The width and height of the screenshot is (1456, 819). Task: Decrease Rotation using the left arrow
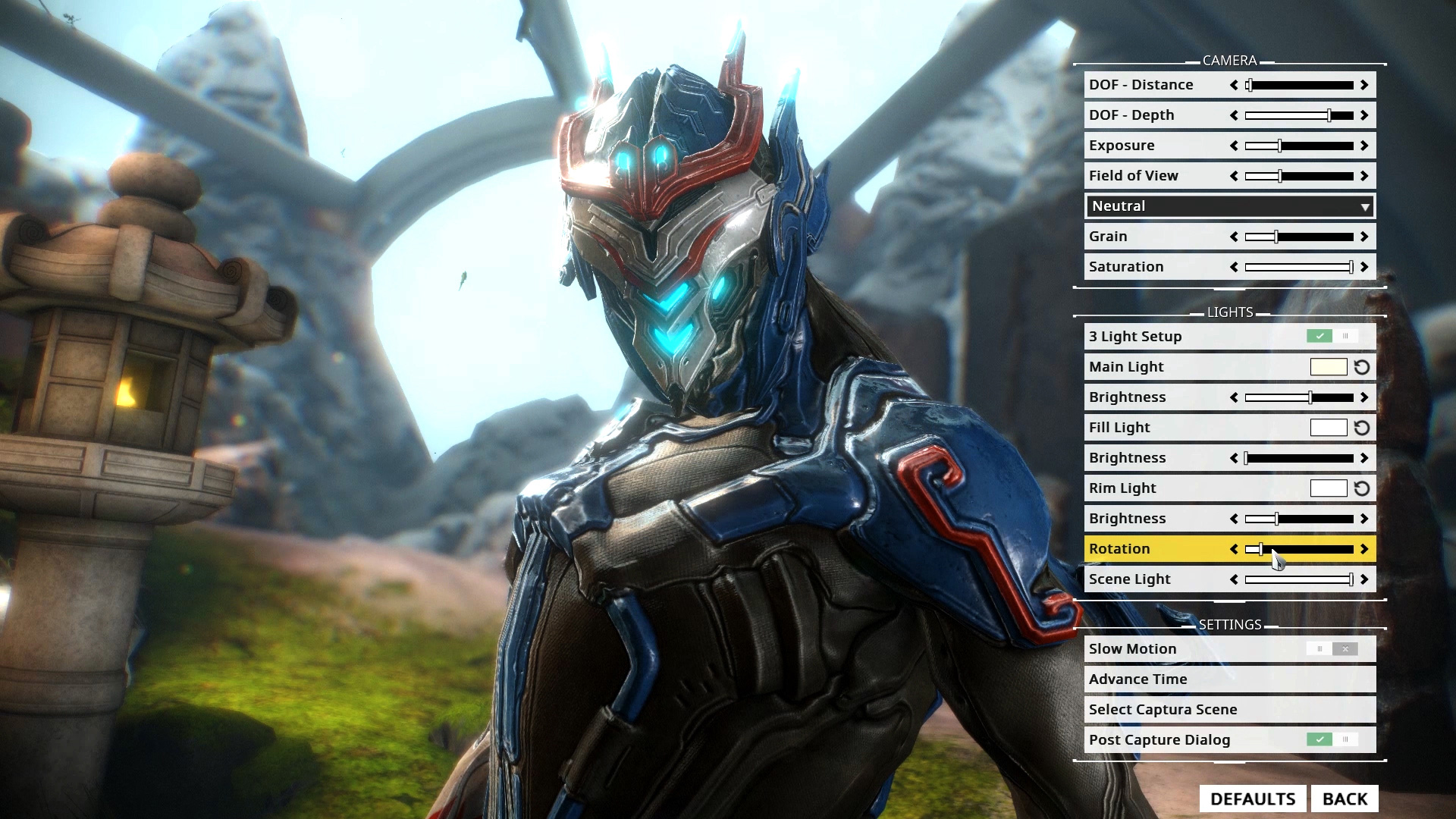coord(1234,548)
